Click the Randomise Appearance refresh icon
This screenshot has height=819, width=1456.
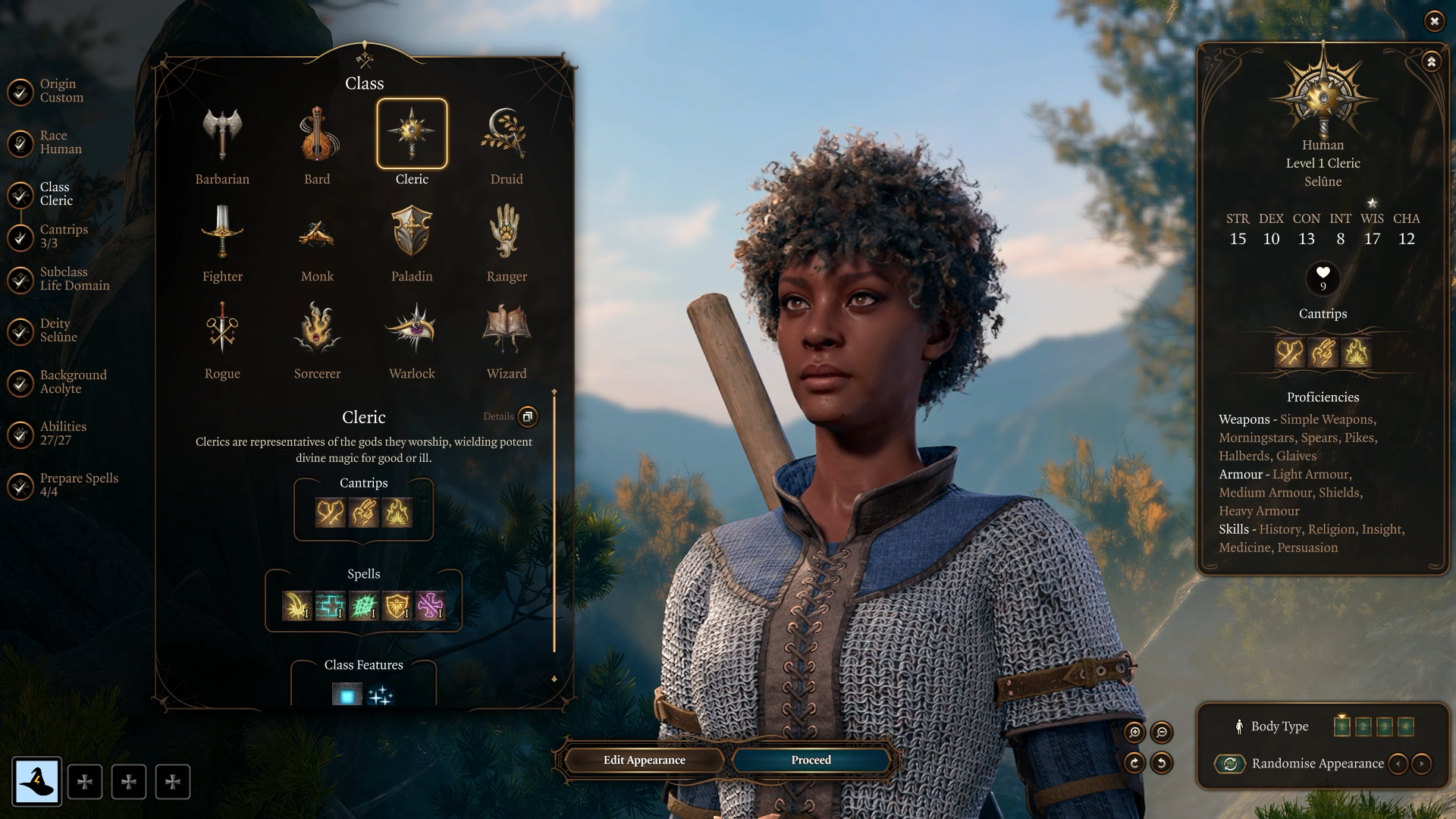pos(1230,764)
